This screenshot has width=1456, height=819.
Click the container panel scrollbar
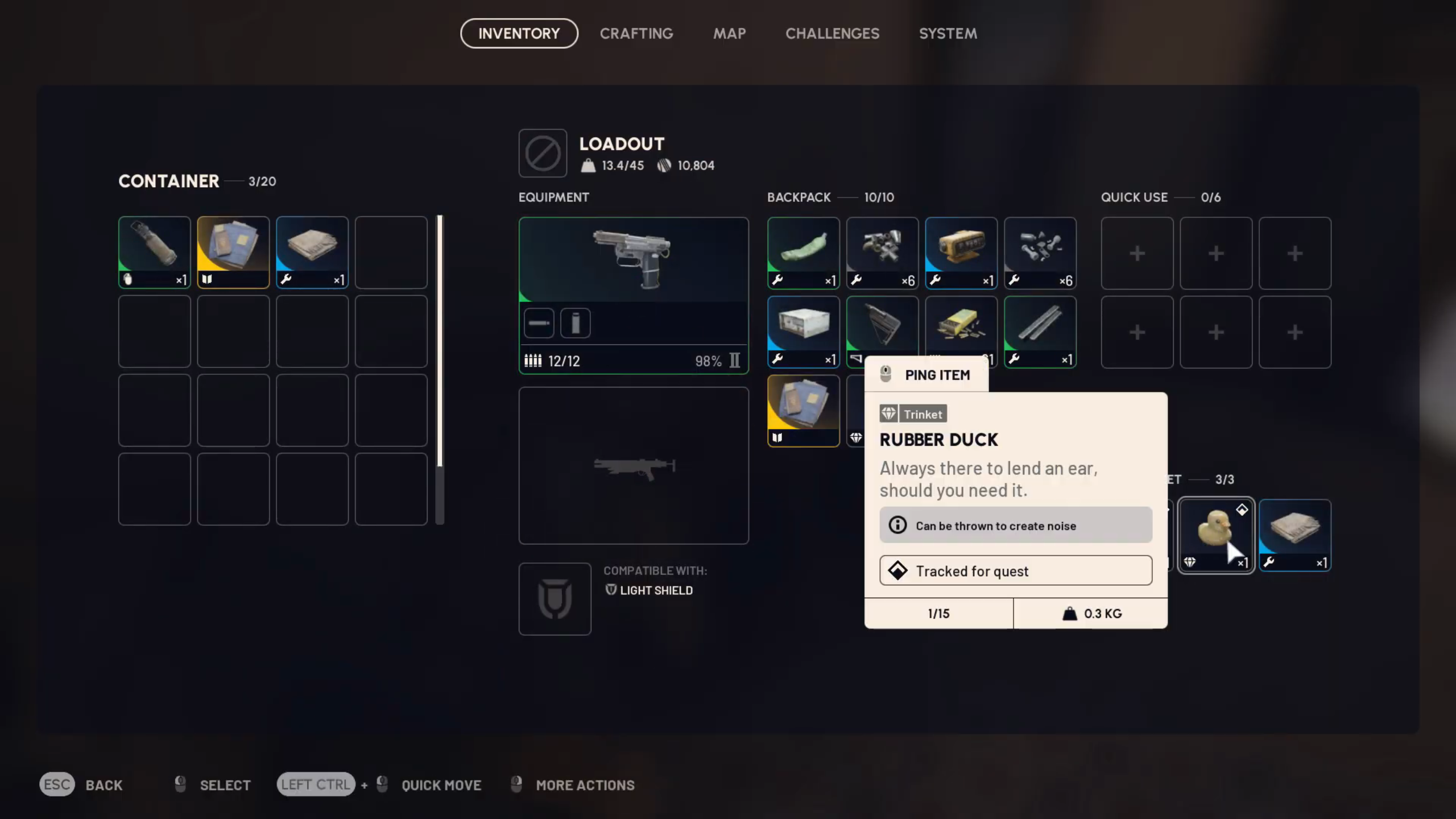click(440, 370)
